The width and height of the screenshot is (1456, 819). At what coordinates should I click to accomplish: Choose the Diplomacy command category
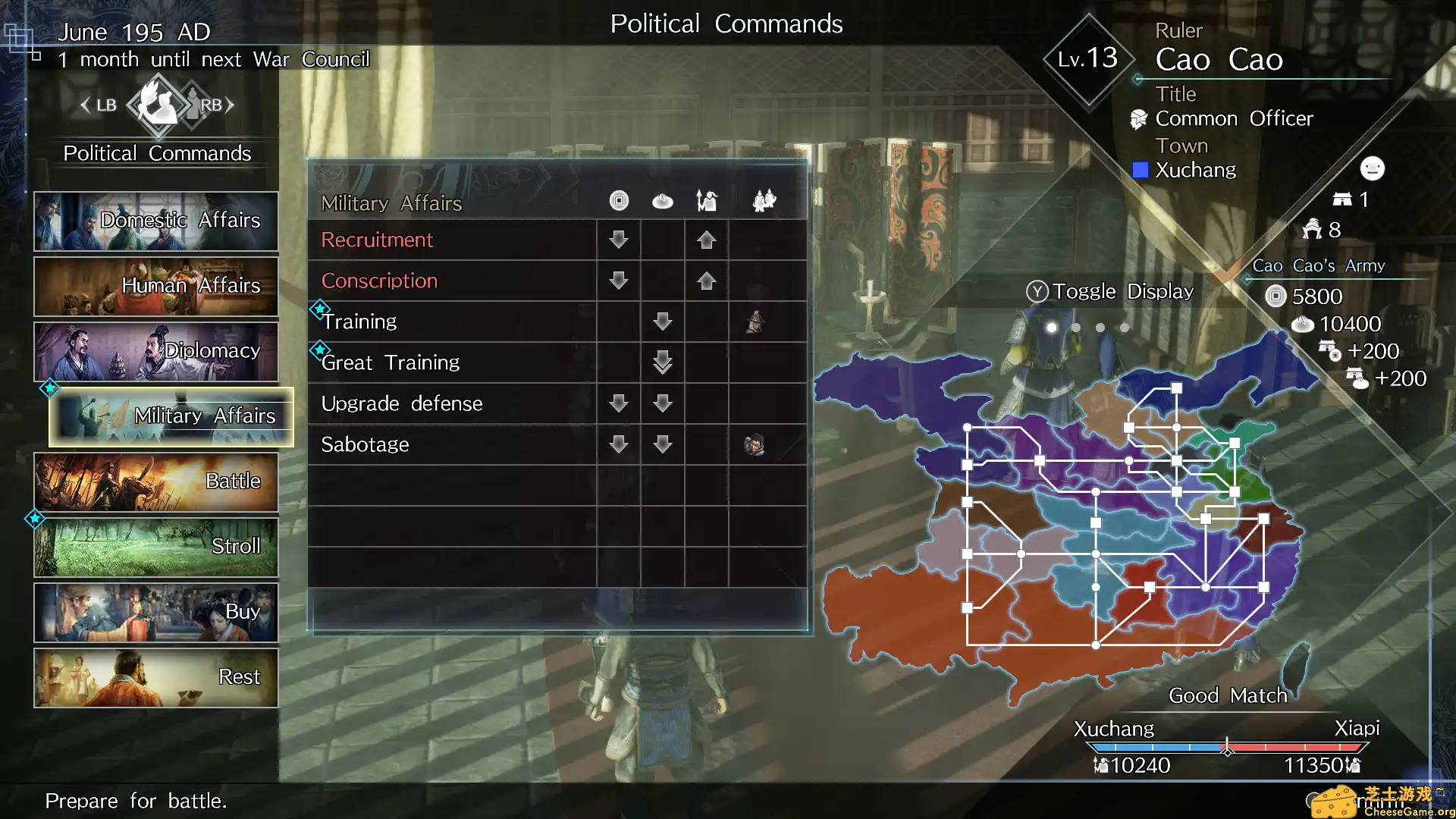pos(155,351)
